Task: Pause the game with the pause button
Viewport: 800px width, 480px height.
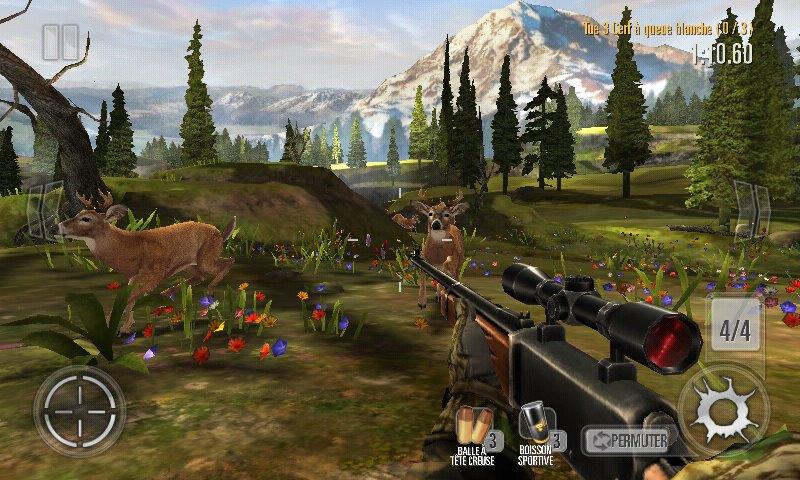Action: coord(60,42)
